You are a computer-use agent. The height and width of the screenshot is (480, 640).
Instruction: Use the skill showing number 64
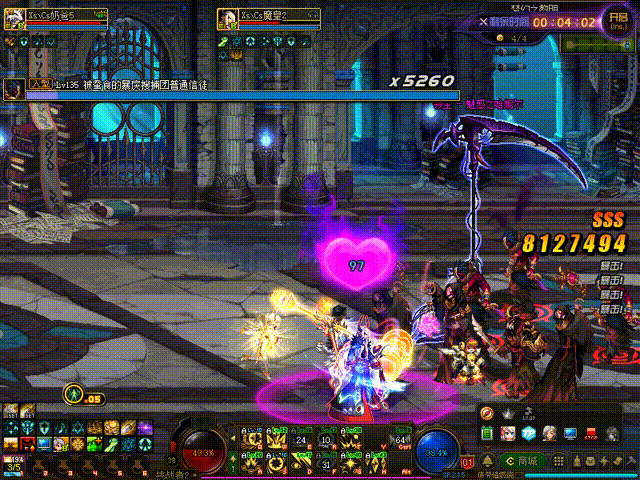tap(402, 439)
